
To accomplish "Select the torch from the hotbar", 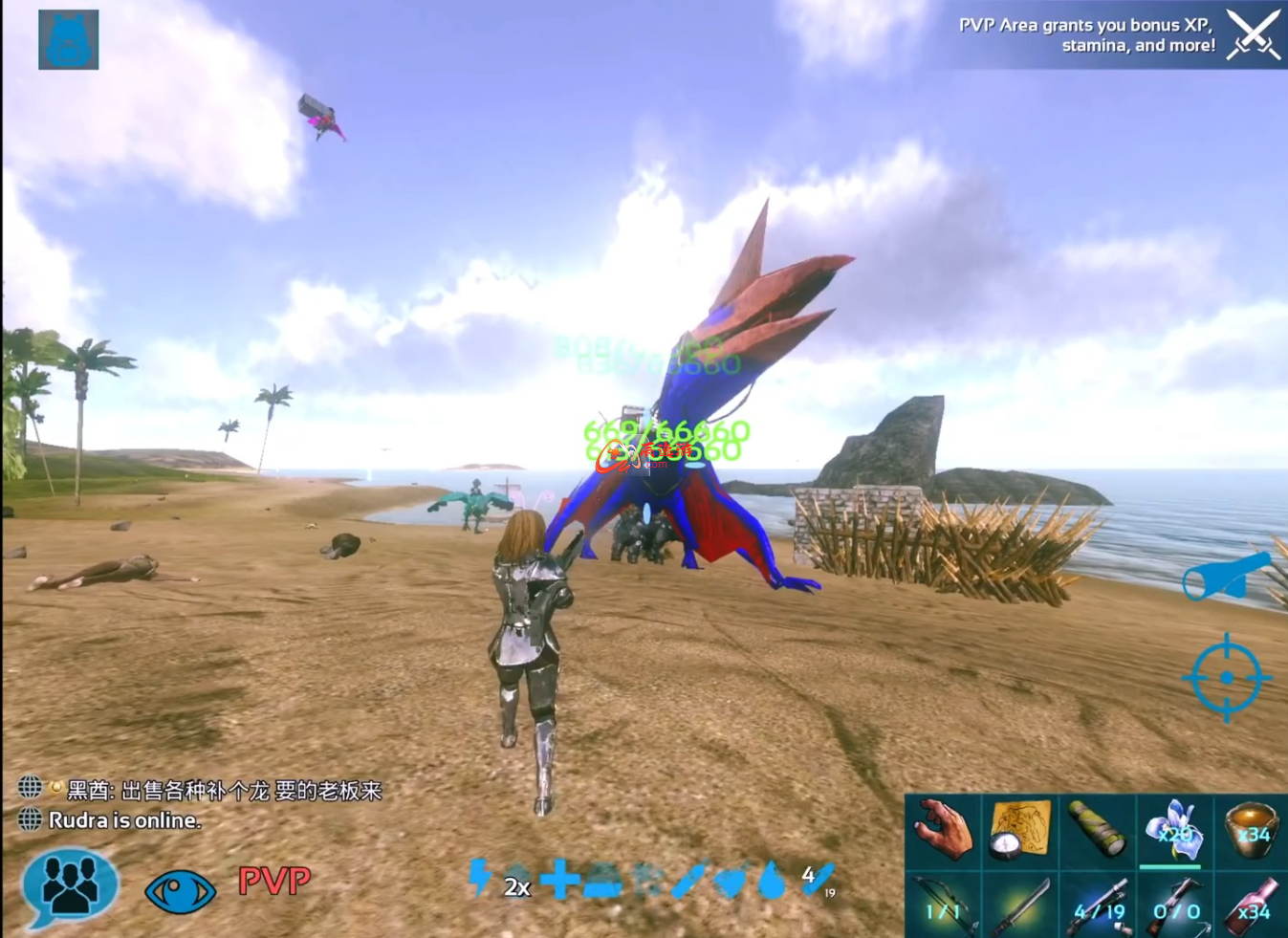I will pos(1099,830).
